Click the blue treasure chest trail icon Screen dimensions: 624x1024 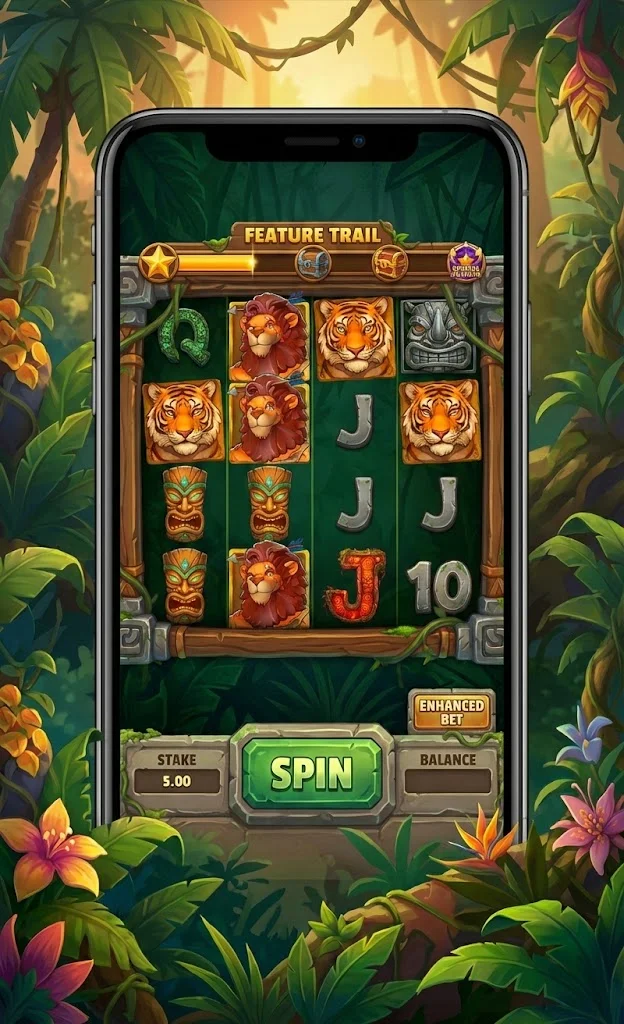pyautogui.click(x=312, y=263)
